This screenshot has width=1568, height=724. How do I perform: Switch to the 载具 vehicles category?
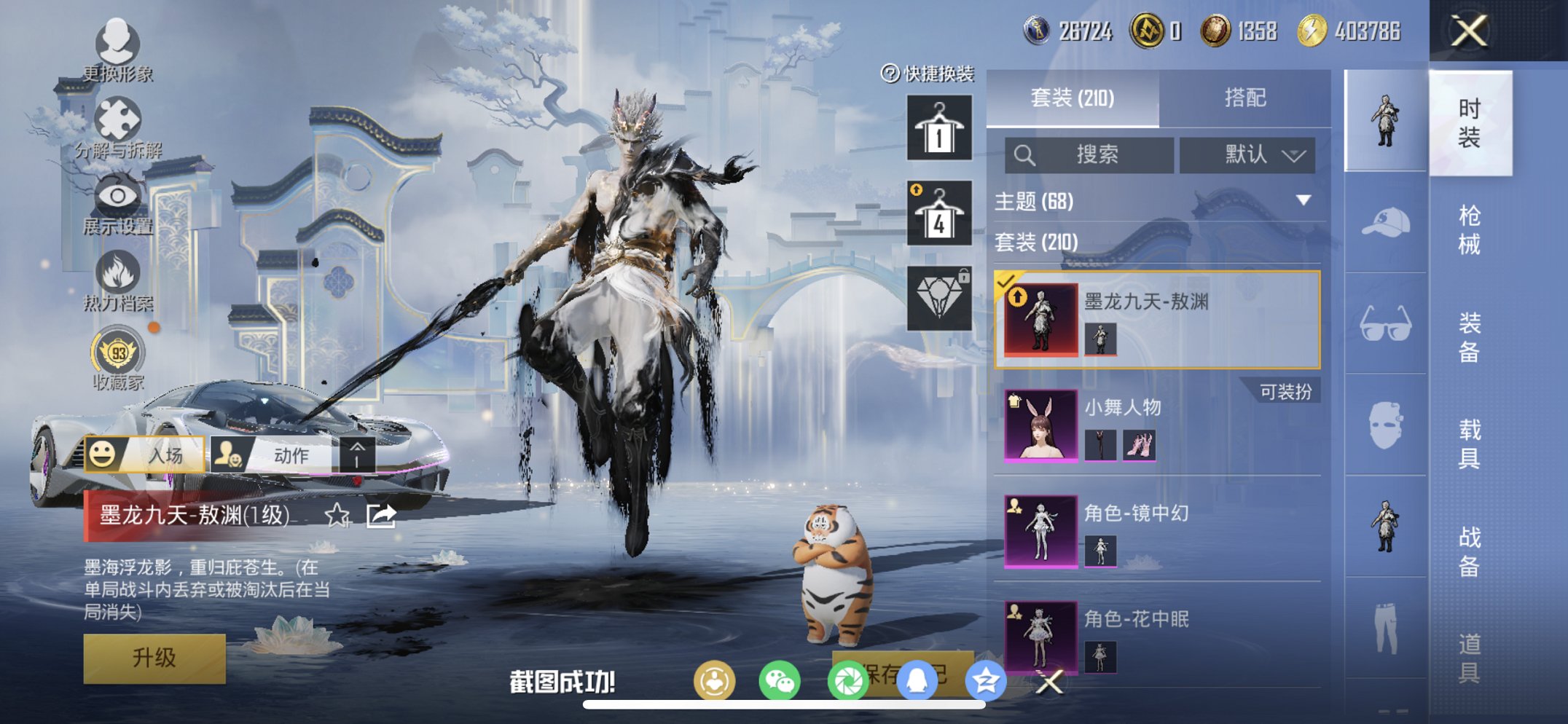(1469, 444)
